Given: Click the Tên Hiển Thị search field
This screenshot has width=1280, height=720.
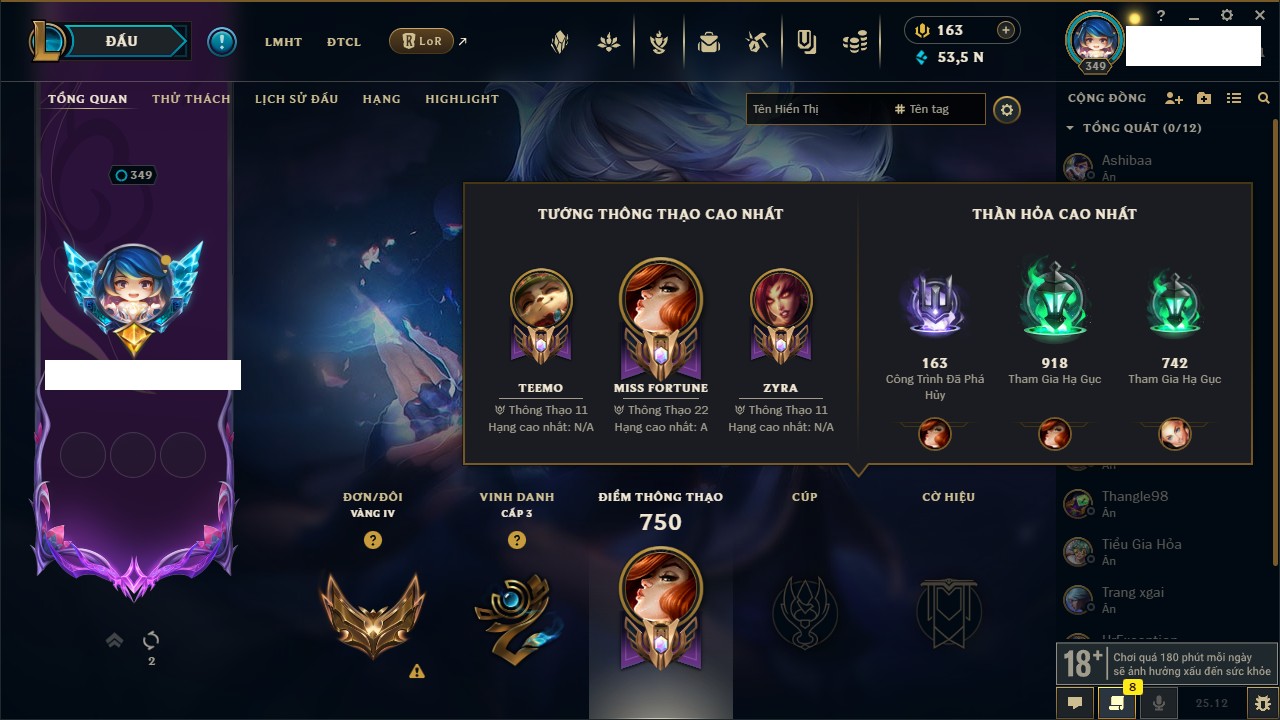Looking at the screenshot, I should (815, 109).
